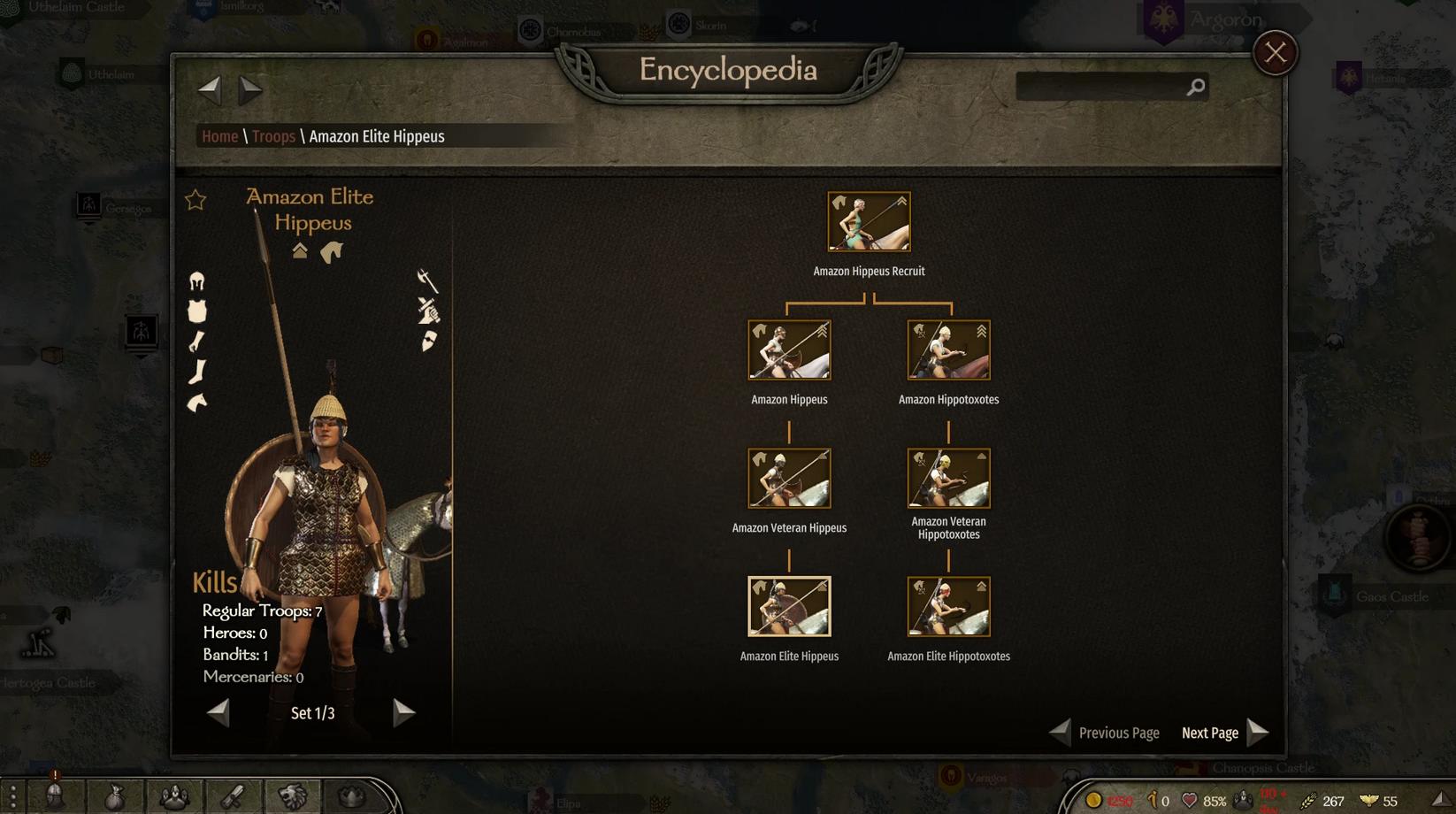The image size is (1456, 814).
Task: Click the helmet equipment icon
Action: click(x=197, y=282)
